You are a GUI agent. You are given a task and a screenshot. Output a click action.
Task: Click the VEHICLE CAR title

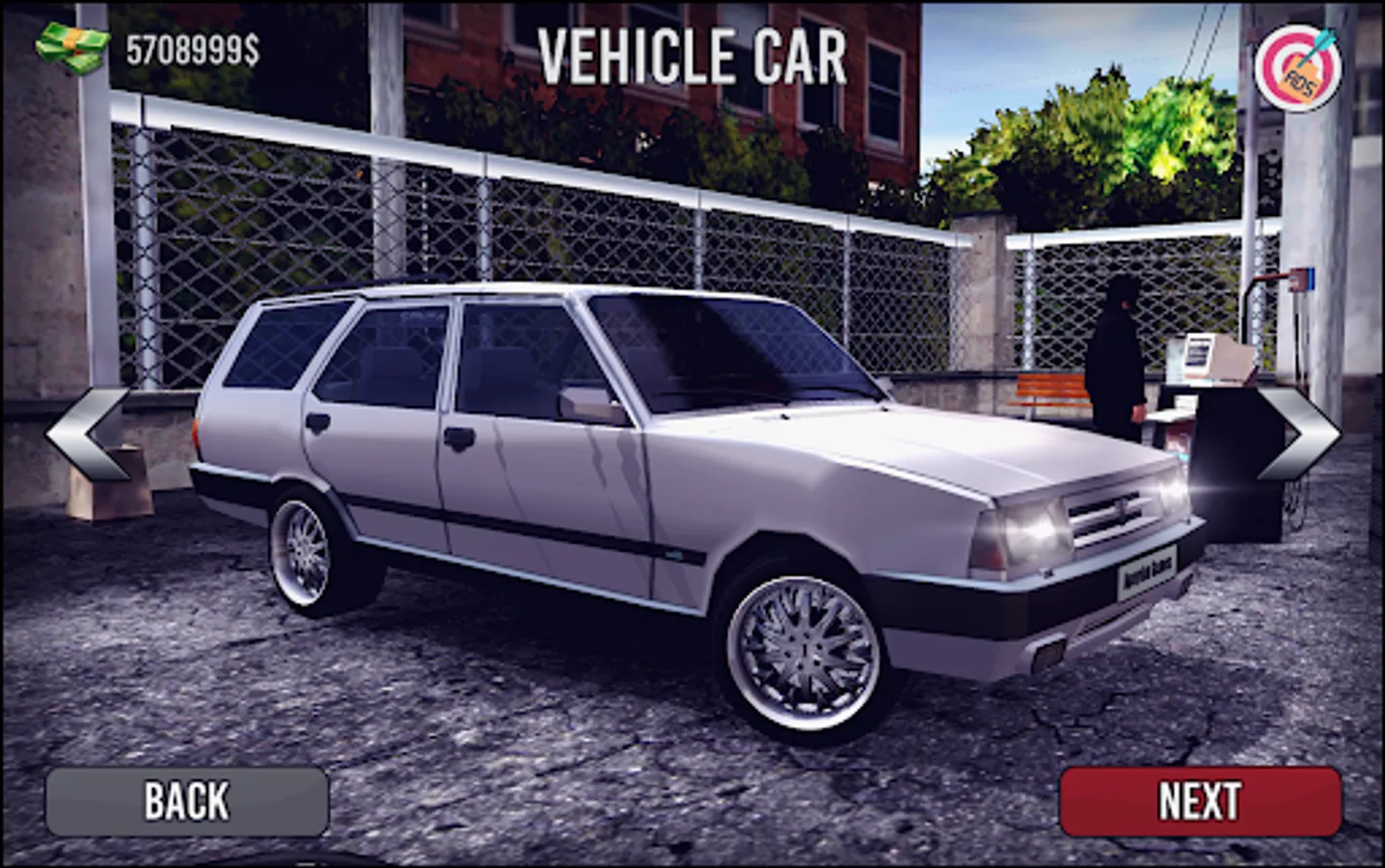pos(692,55)
